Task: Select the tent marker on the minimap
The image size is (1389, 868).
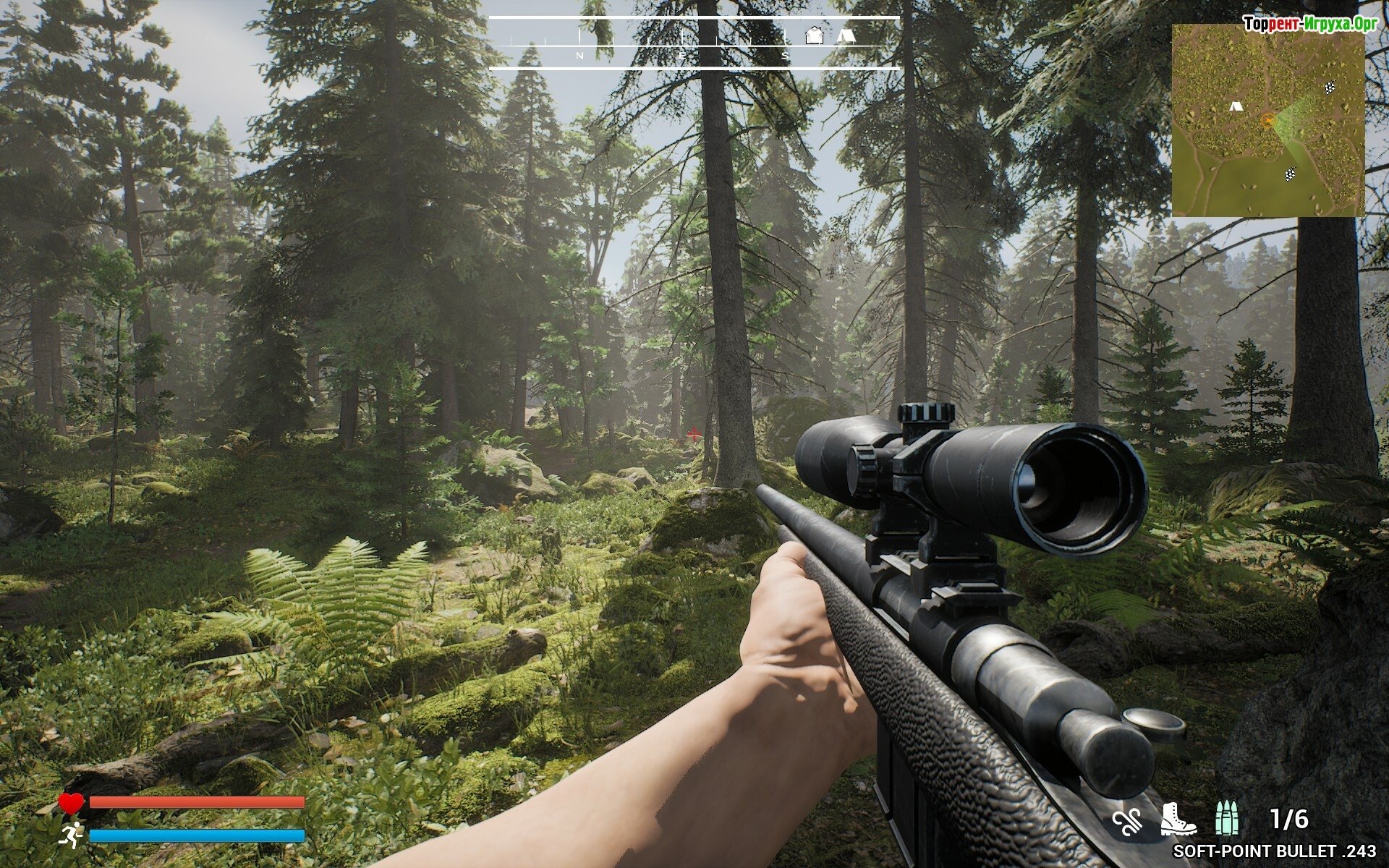Action: click(x=1236, y=106)
